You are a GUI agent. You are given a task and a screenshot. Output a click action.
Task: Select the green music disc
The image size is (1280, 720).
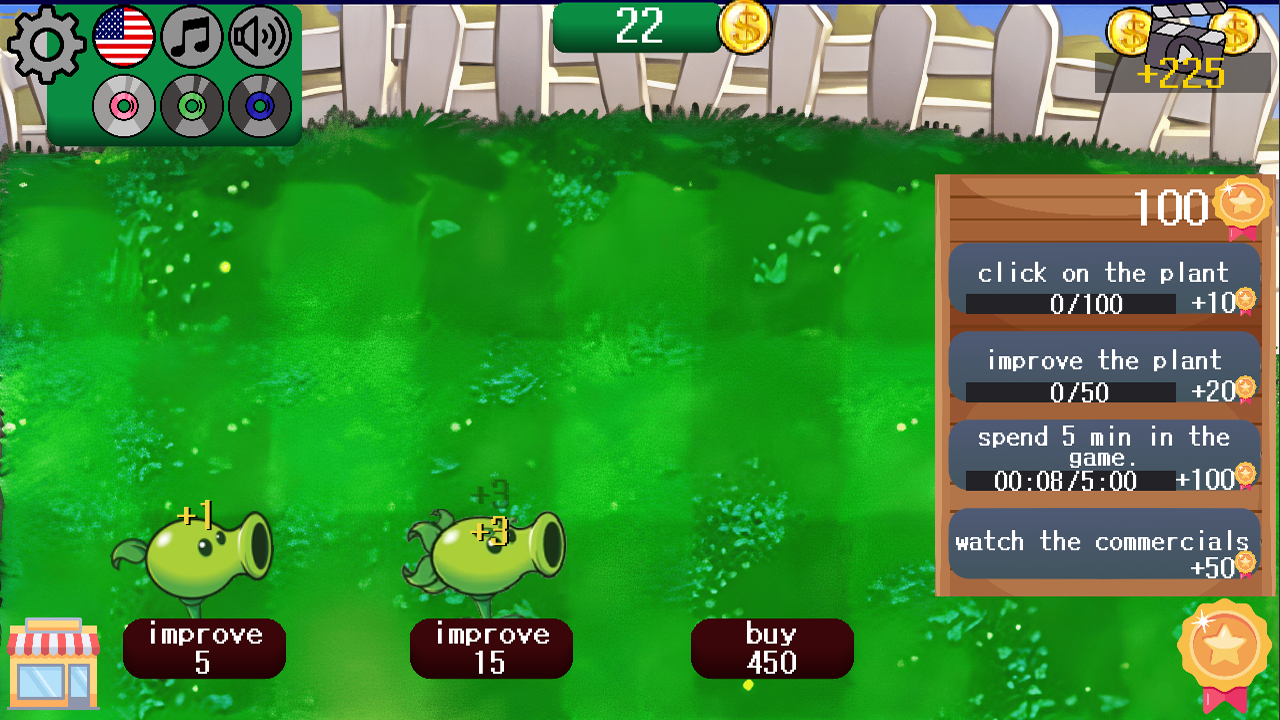click(191, 103)
